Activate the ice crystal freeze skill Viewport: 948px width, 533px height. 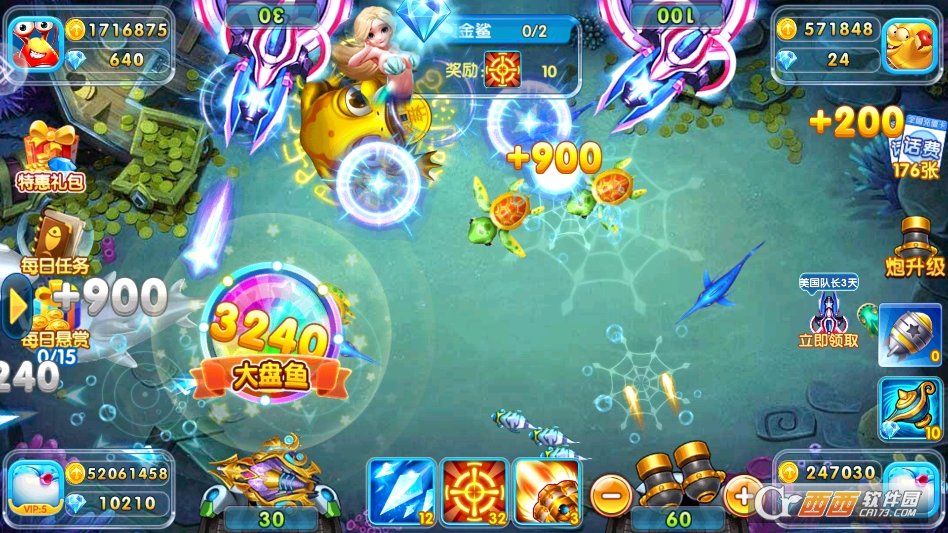401,491
